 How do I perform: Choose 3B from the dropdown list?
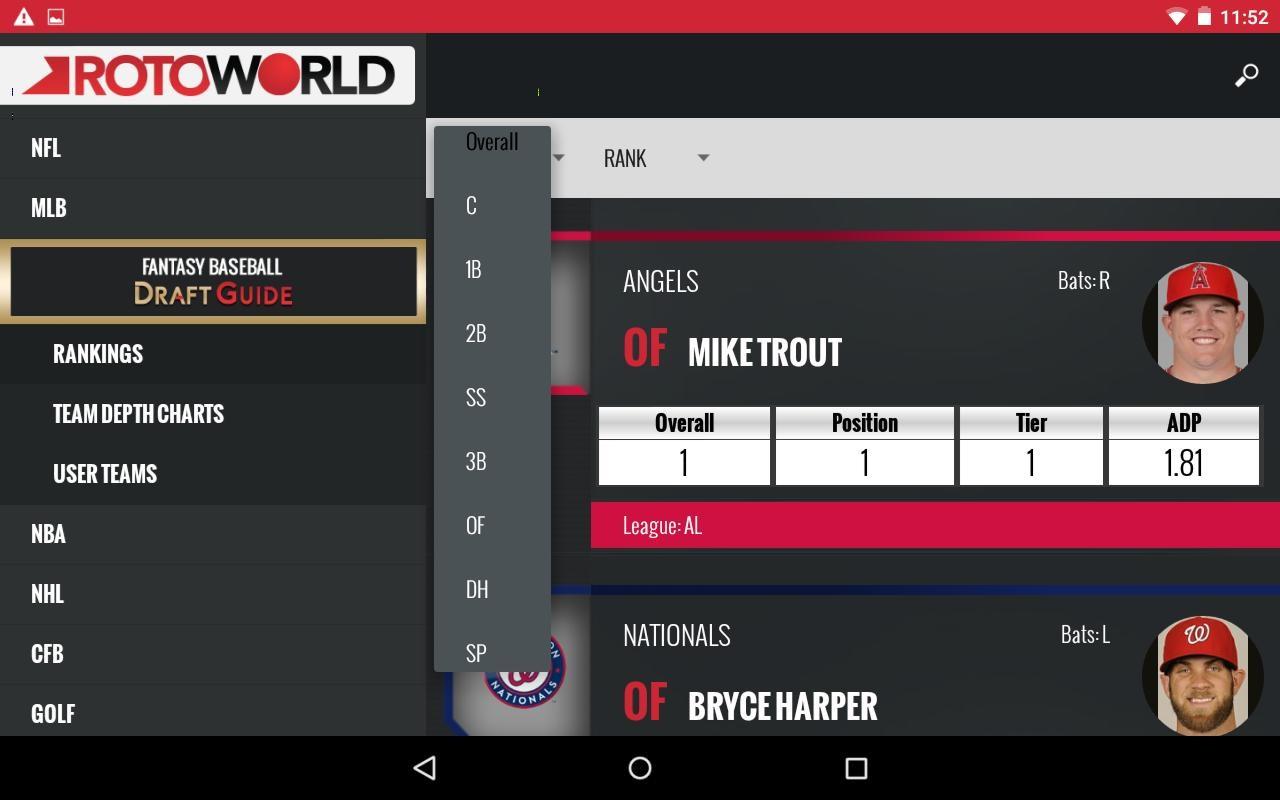tap(476, 462)
